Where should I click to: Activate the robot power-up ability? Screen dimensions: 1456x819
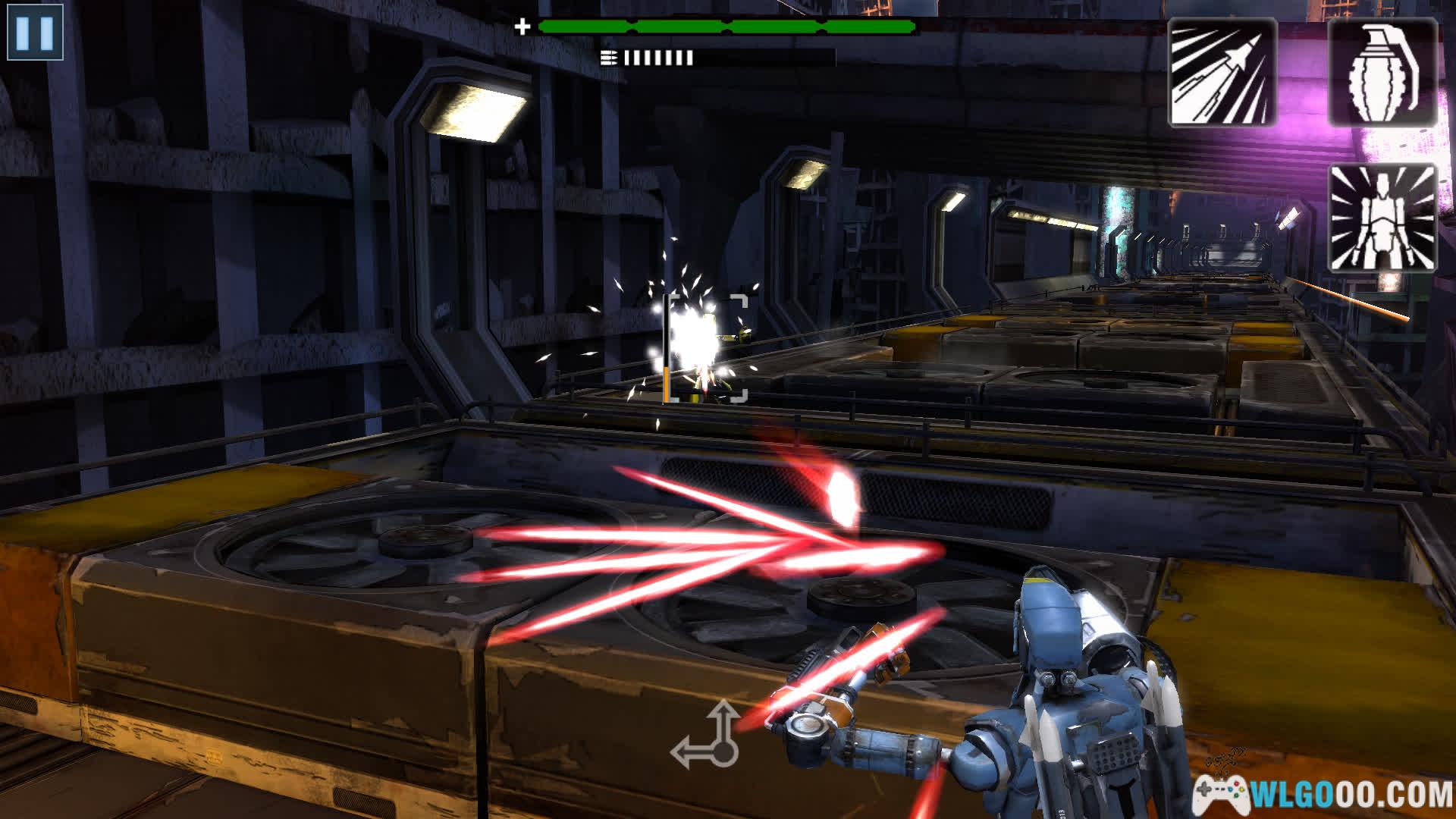click(x=1383, y=218)
